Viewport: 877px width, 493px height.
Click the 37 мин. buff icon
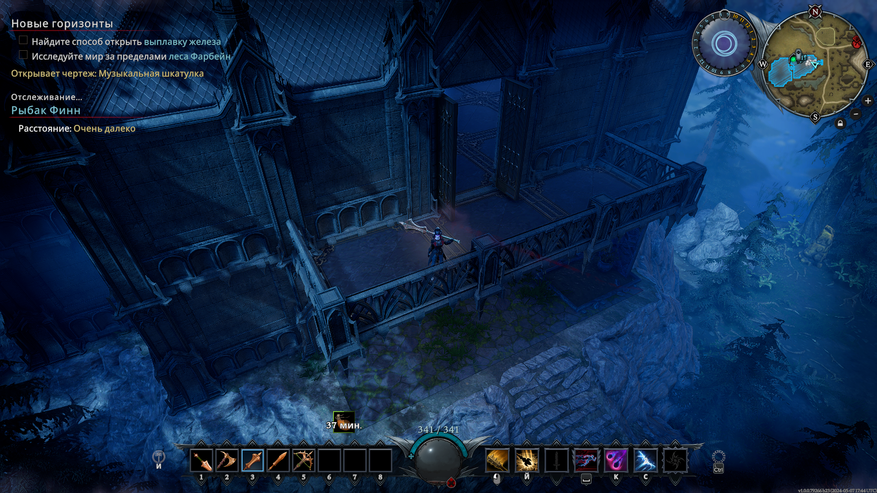pos(343,416)
